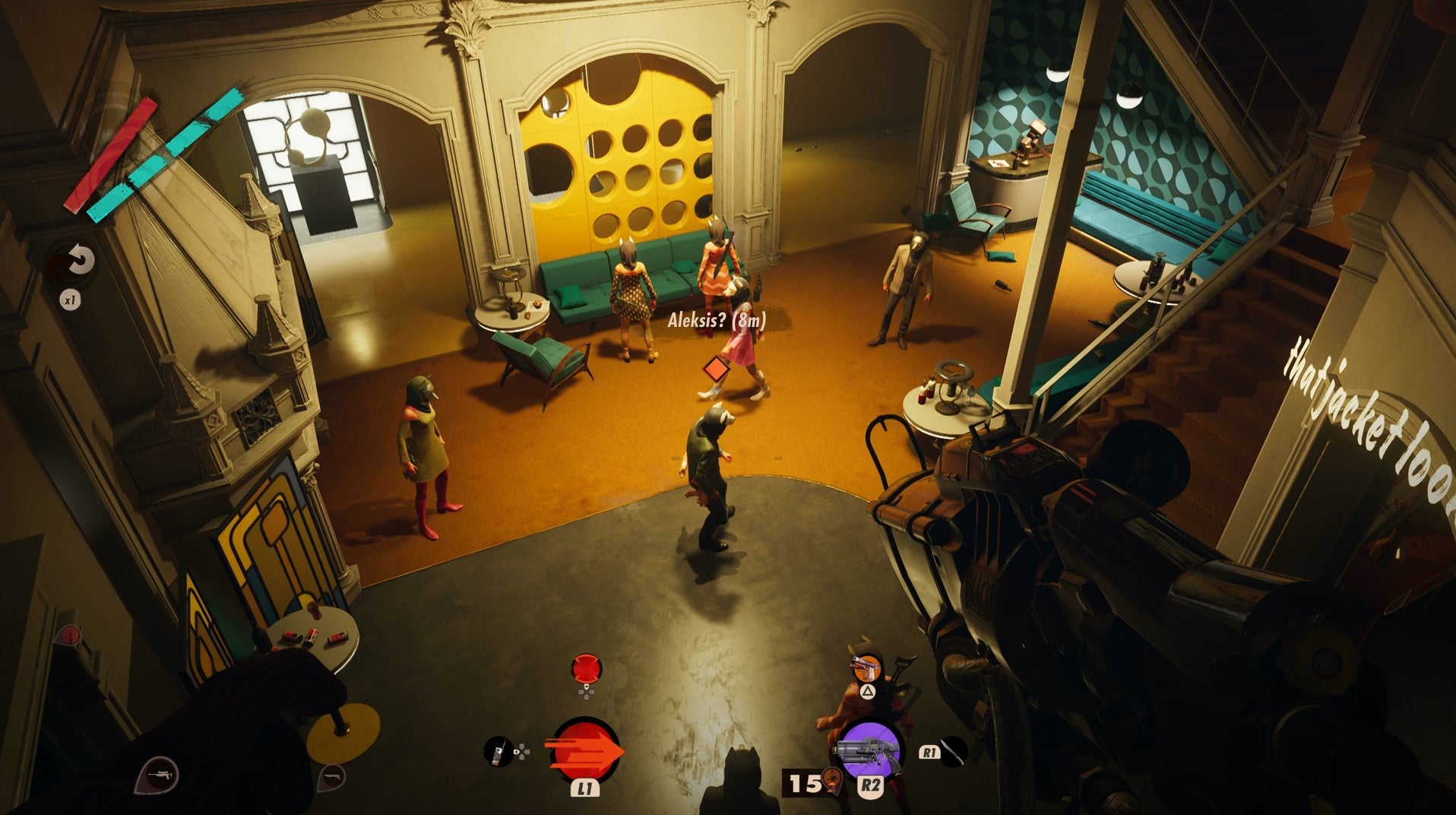
Task: Select the machete melee icon
Action: 954,752
